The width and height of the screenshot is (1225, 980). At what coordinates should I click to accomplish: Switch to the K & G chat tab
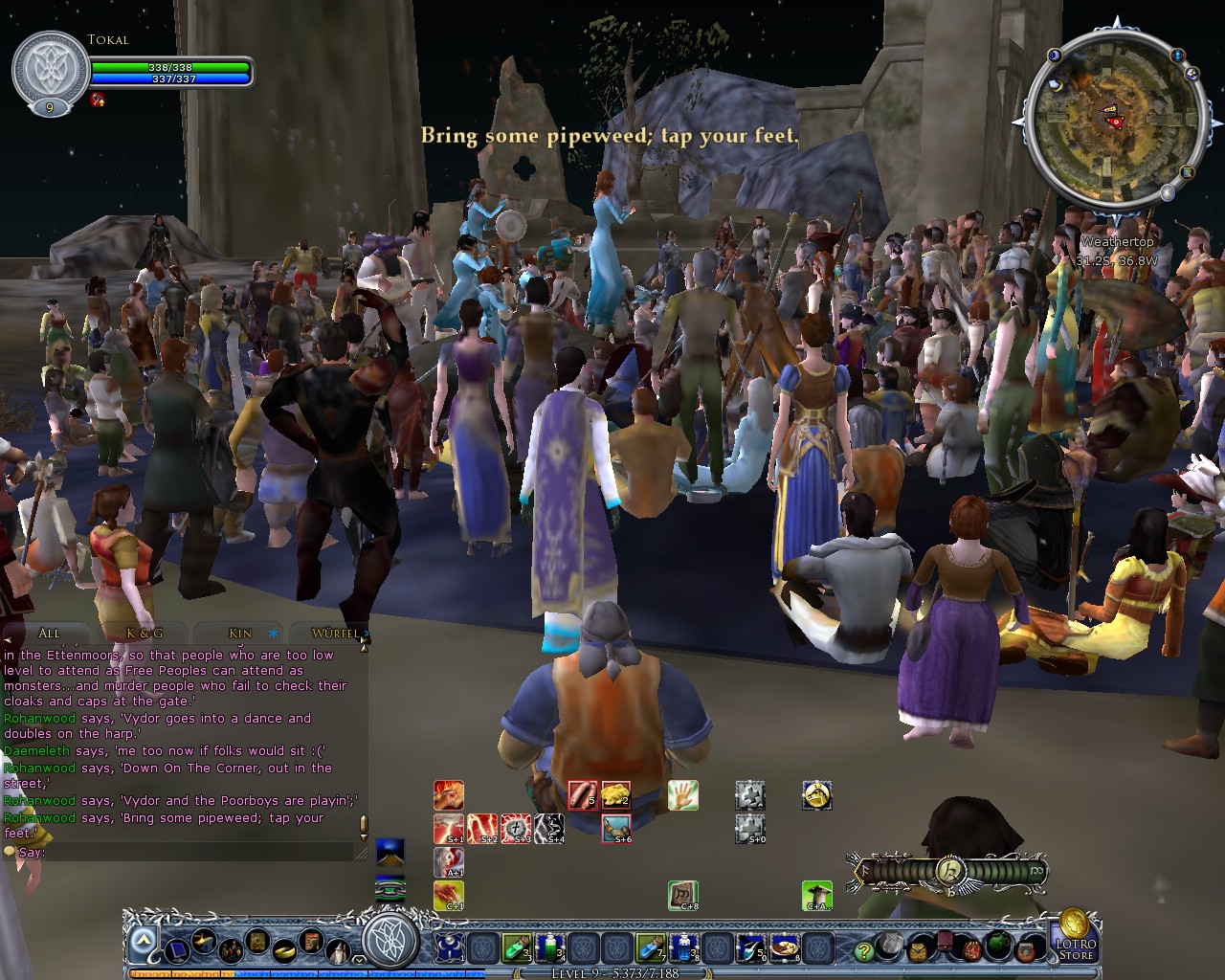tap(144, 634)
